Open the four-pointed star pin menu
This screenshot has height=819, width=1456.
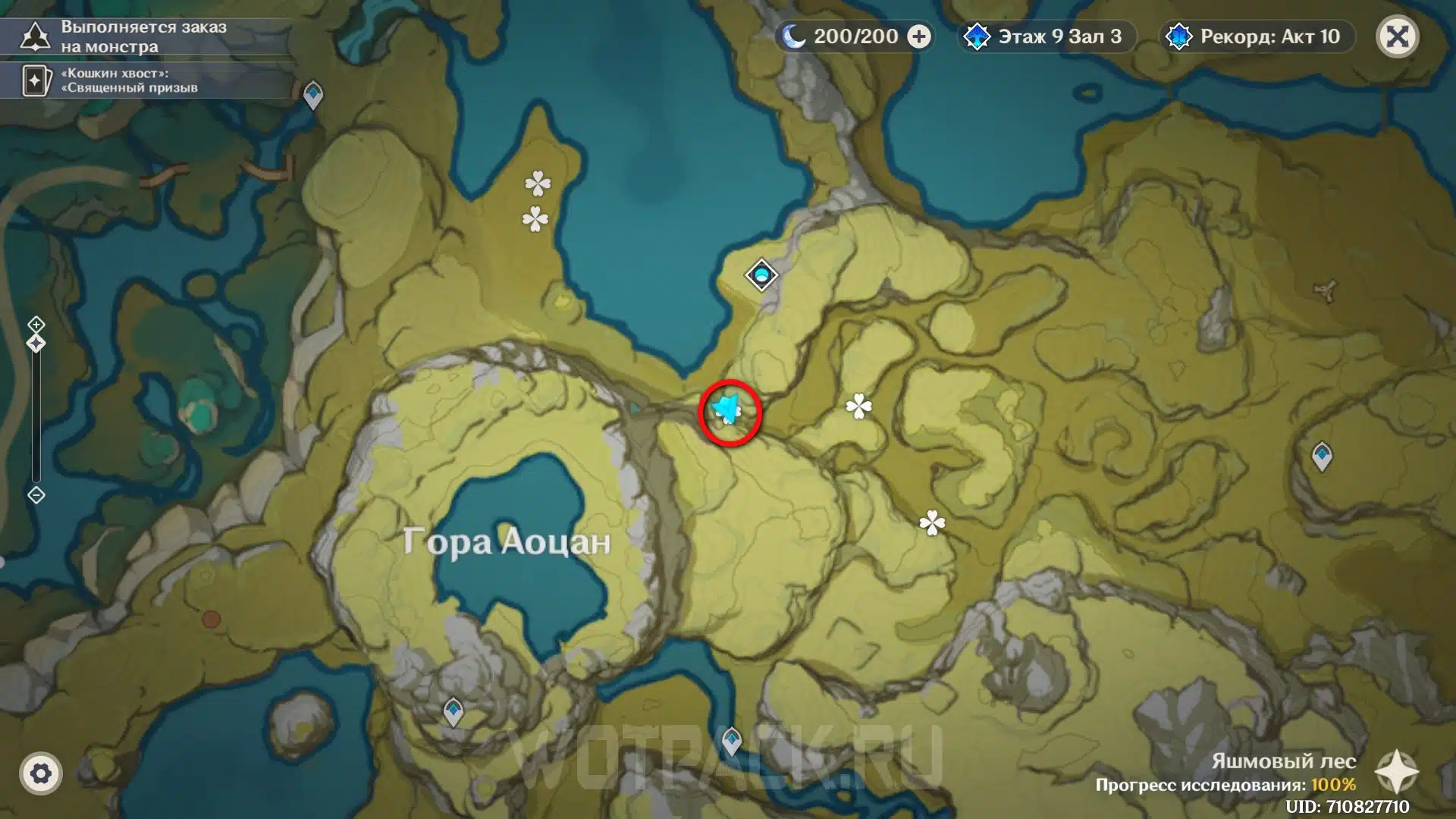pyautogui.click(x=1396, y=772)
